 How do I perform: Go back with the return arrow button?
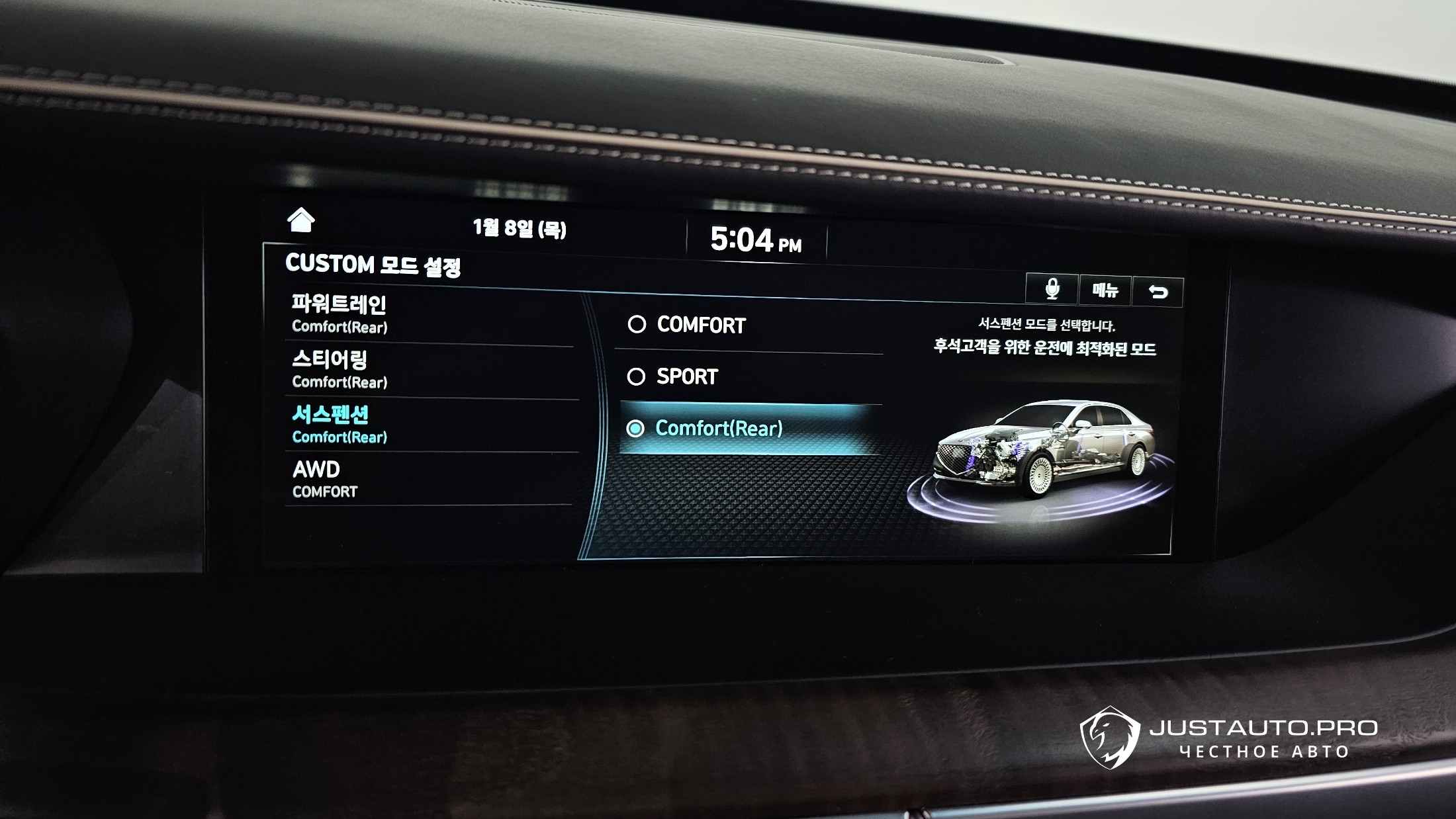1158,292
